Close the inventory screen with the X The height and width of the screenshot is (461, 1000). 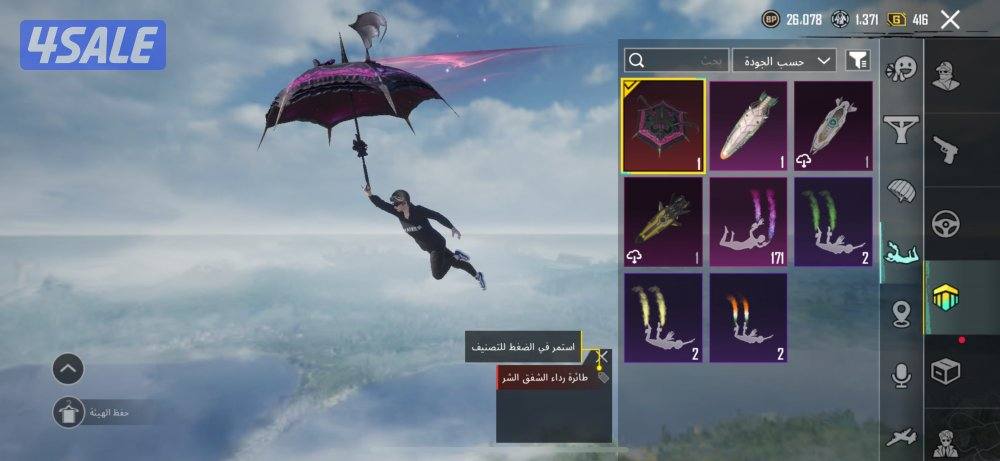[950, 19]
